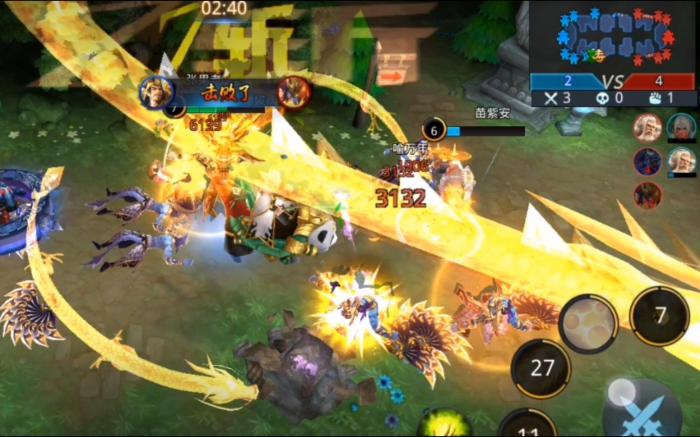Activate the skill on 27-second cooldown
This screenshot has height=437, width=700.
tap(541, 368)
